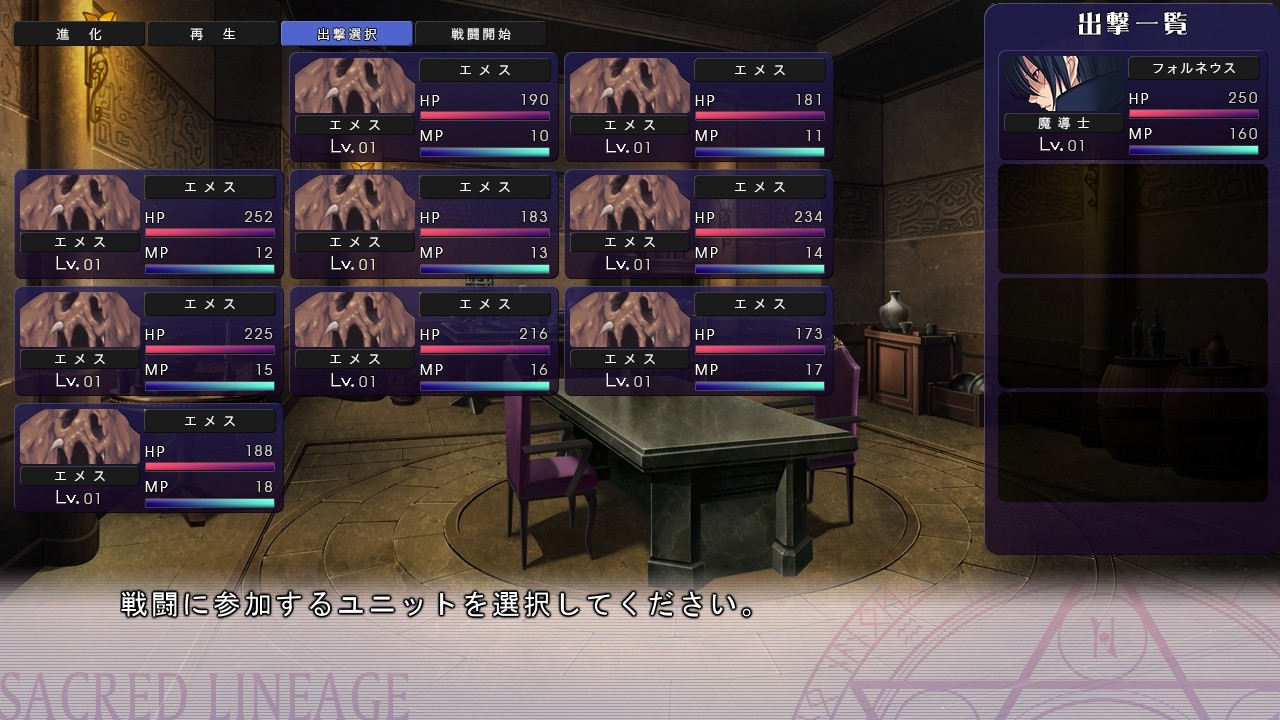
Task: Switch to the 進化 (Evolution) tab
Action: (79, 33)
